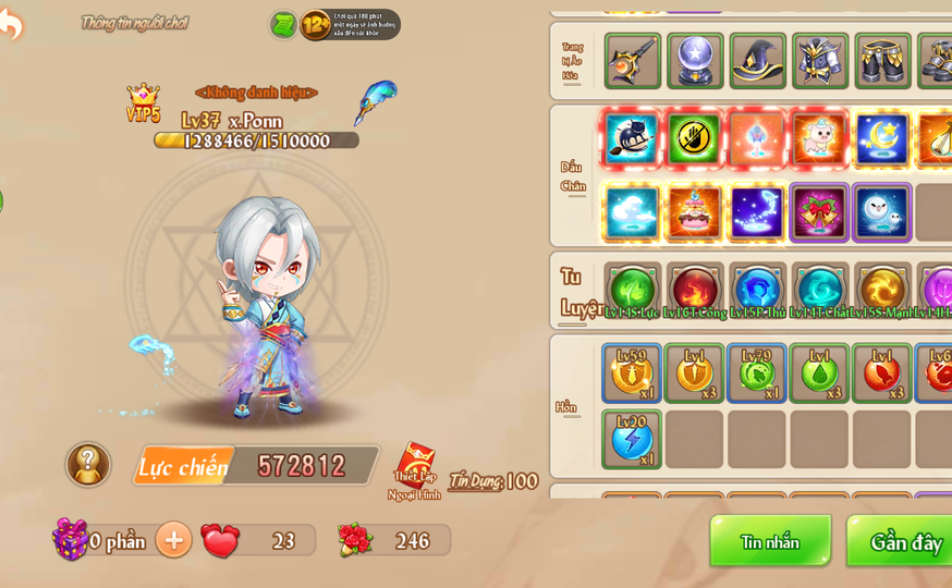The width and height of the screenshot is (952, 588).
Task: Go back using the return arrow
Action: pyautogui.click(x=12, y=24)
